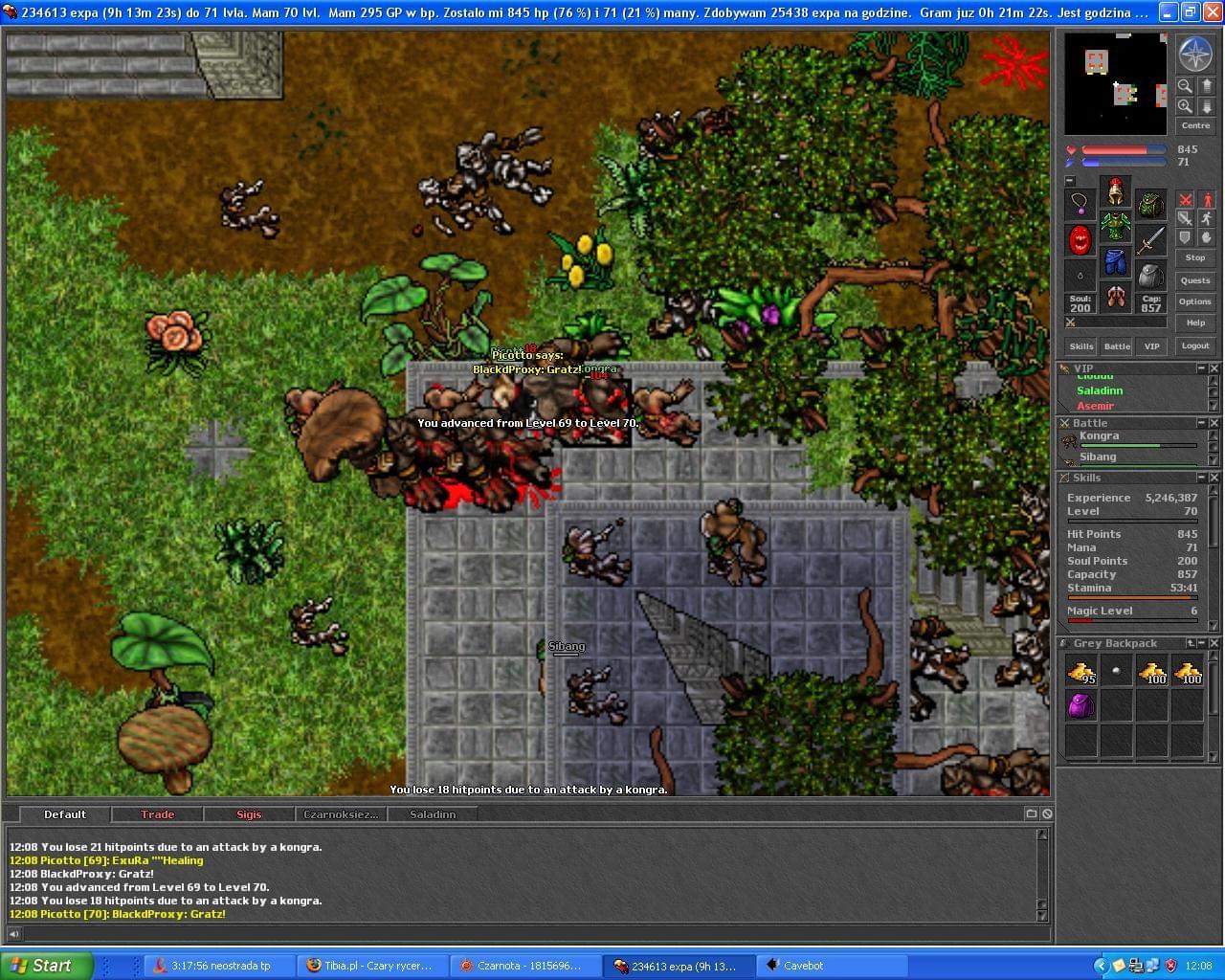Switch to the Trade chat tab

pyautogui.click(x=157, y=814)
